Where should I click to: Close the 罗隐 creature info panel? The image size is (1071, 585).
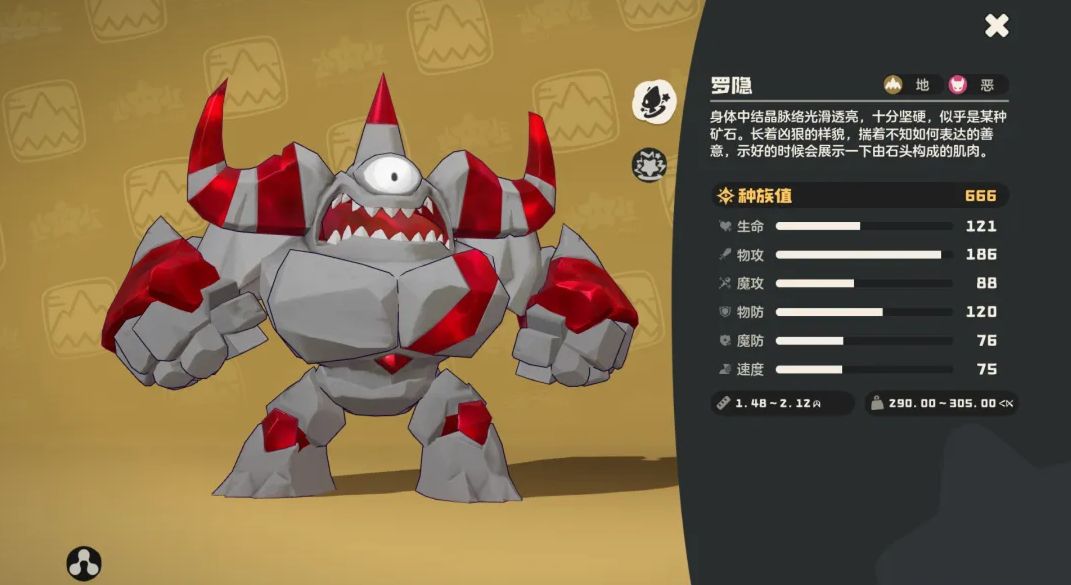[996, 26]
